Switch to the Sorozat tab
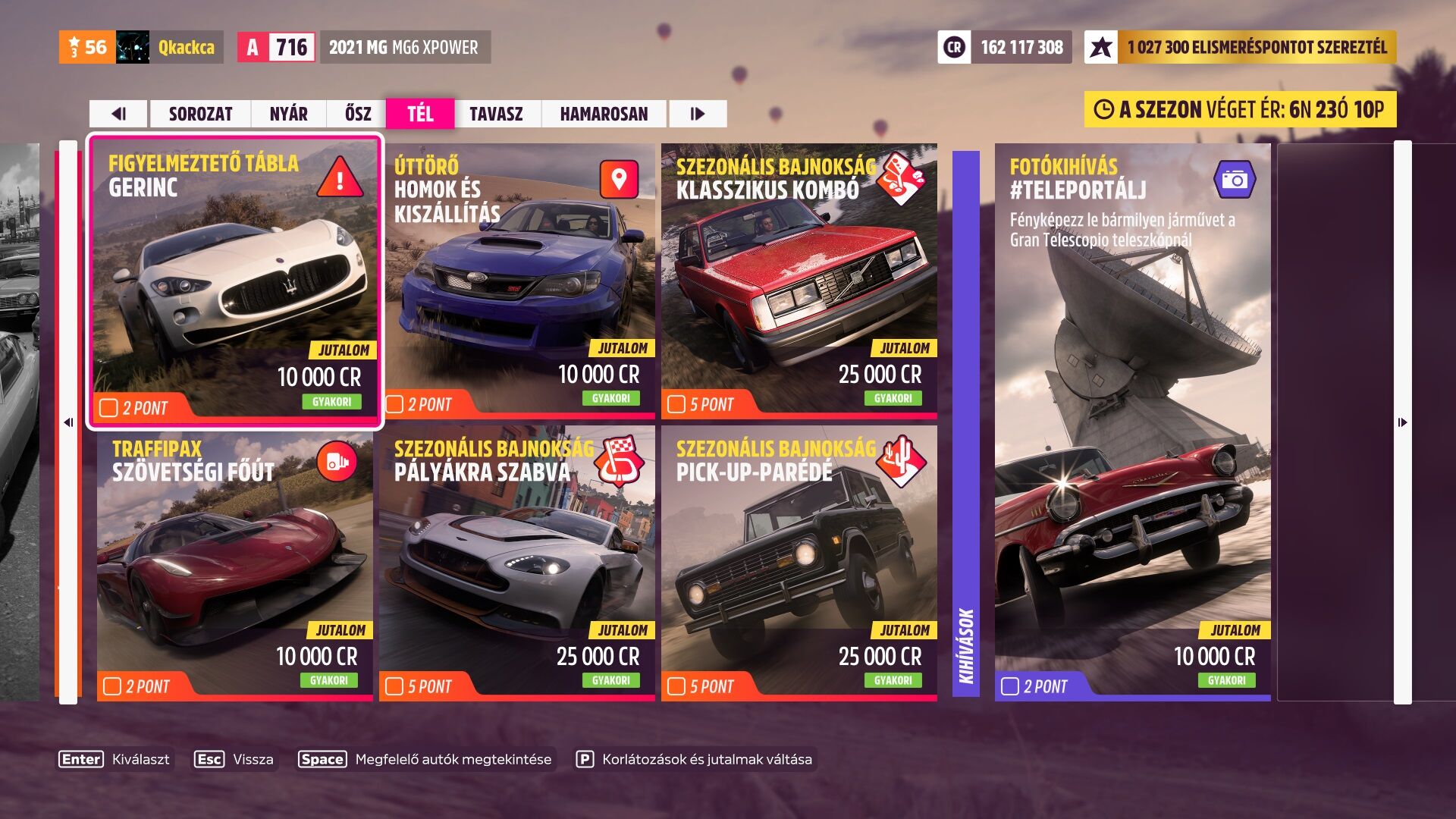This screenshot has height=819, width=1456. point(200,114)
